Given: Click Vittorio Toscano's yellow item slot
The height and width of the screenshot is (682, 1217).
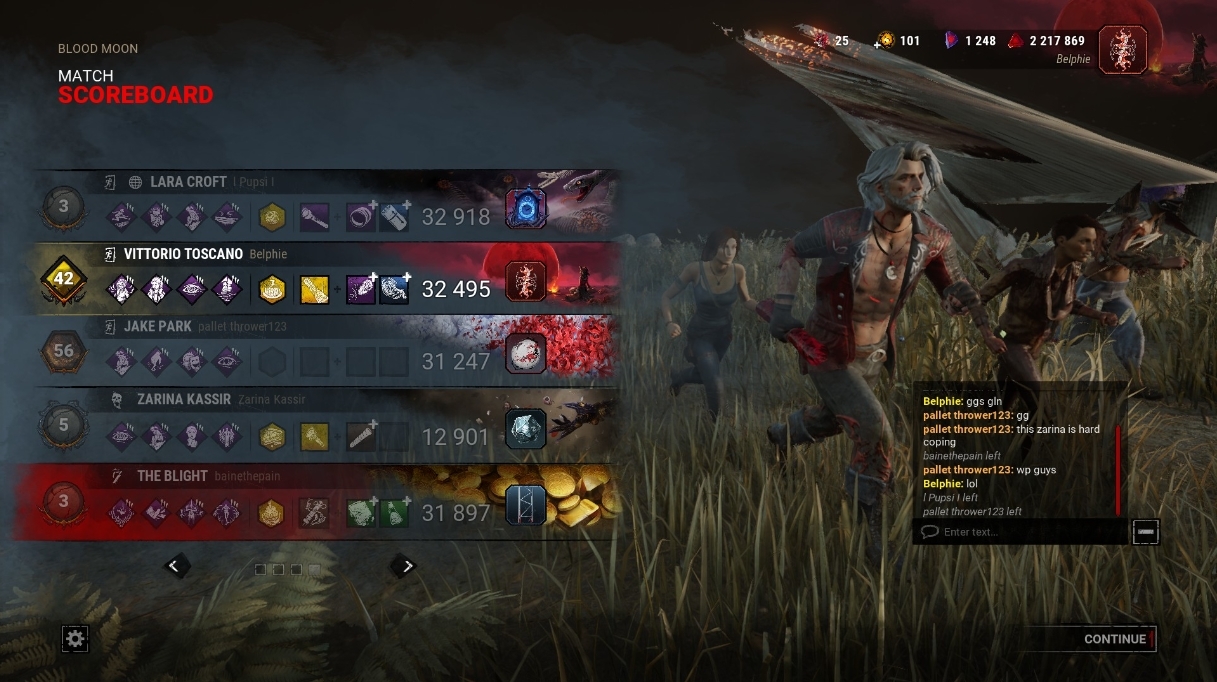Looking at the screenshot, I should (x=314, y=289).
